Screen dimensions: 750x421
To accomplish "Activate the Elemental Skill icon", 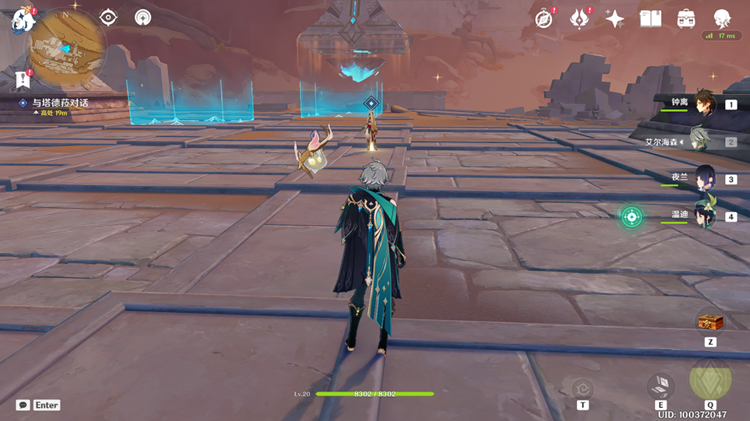I will tap(660, 386).
